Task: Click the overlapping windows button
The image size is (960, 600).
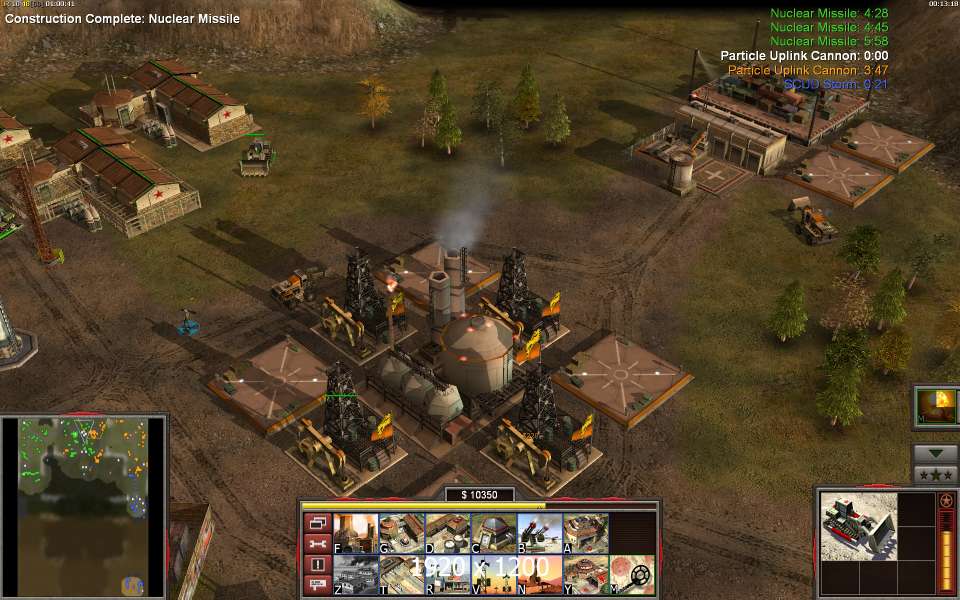Action: tap(317, 523)
